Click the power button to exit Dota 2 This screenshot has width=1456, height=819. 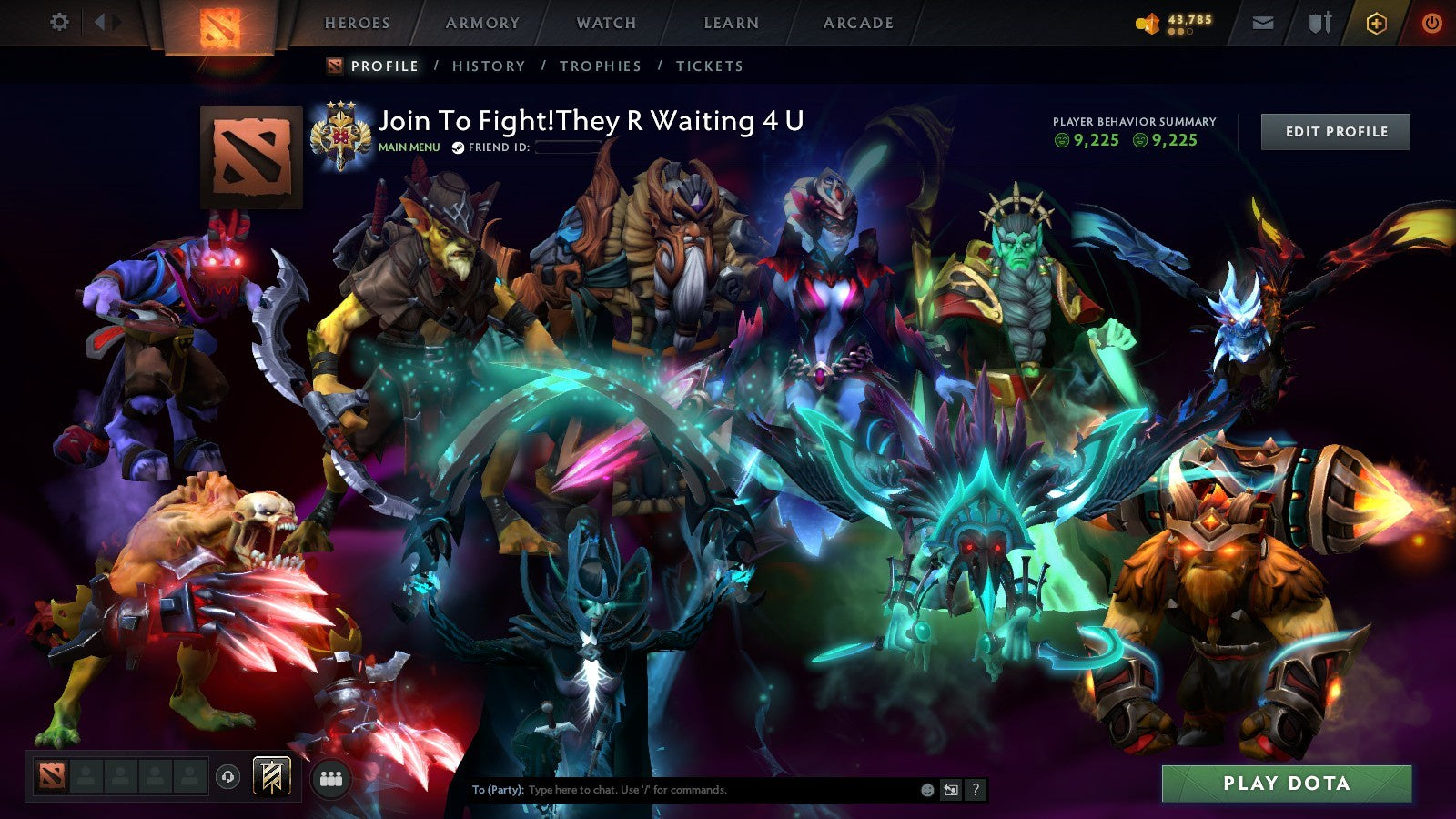point(1429,23)
